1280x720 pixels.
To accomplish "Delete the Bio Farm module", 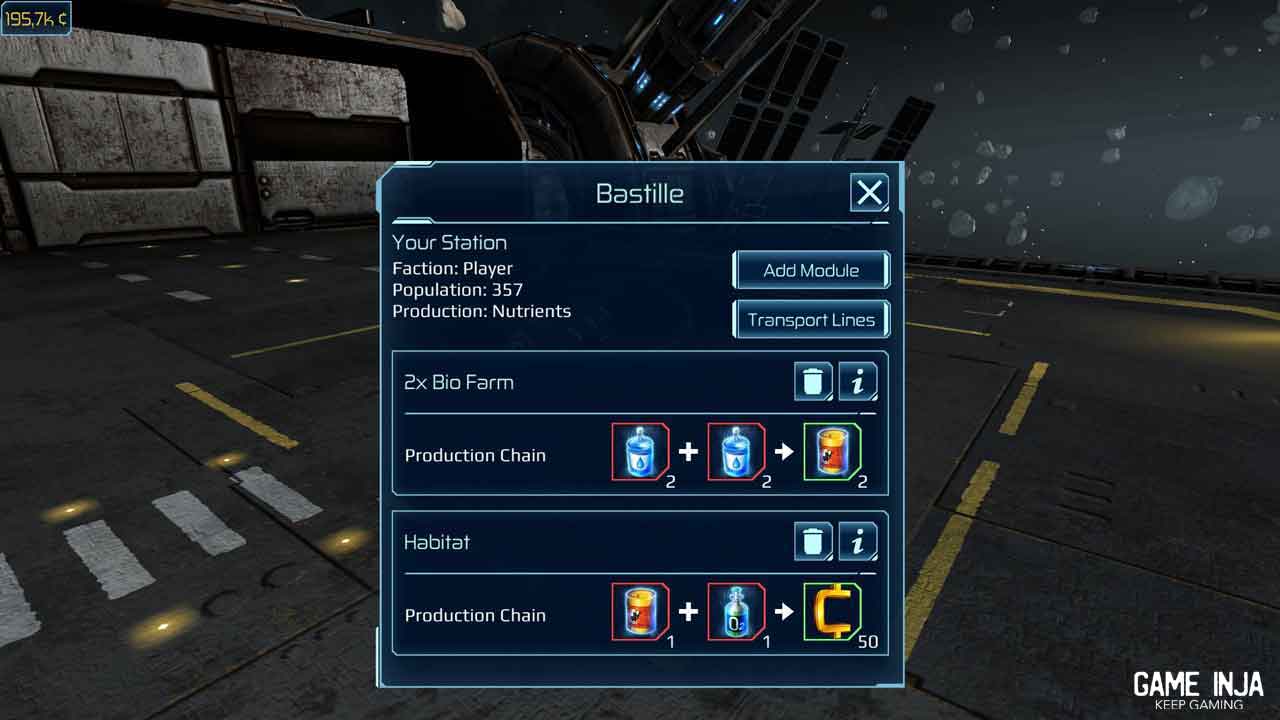I will (814, 382).
